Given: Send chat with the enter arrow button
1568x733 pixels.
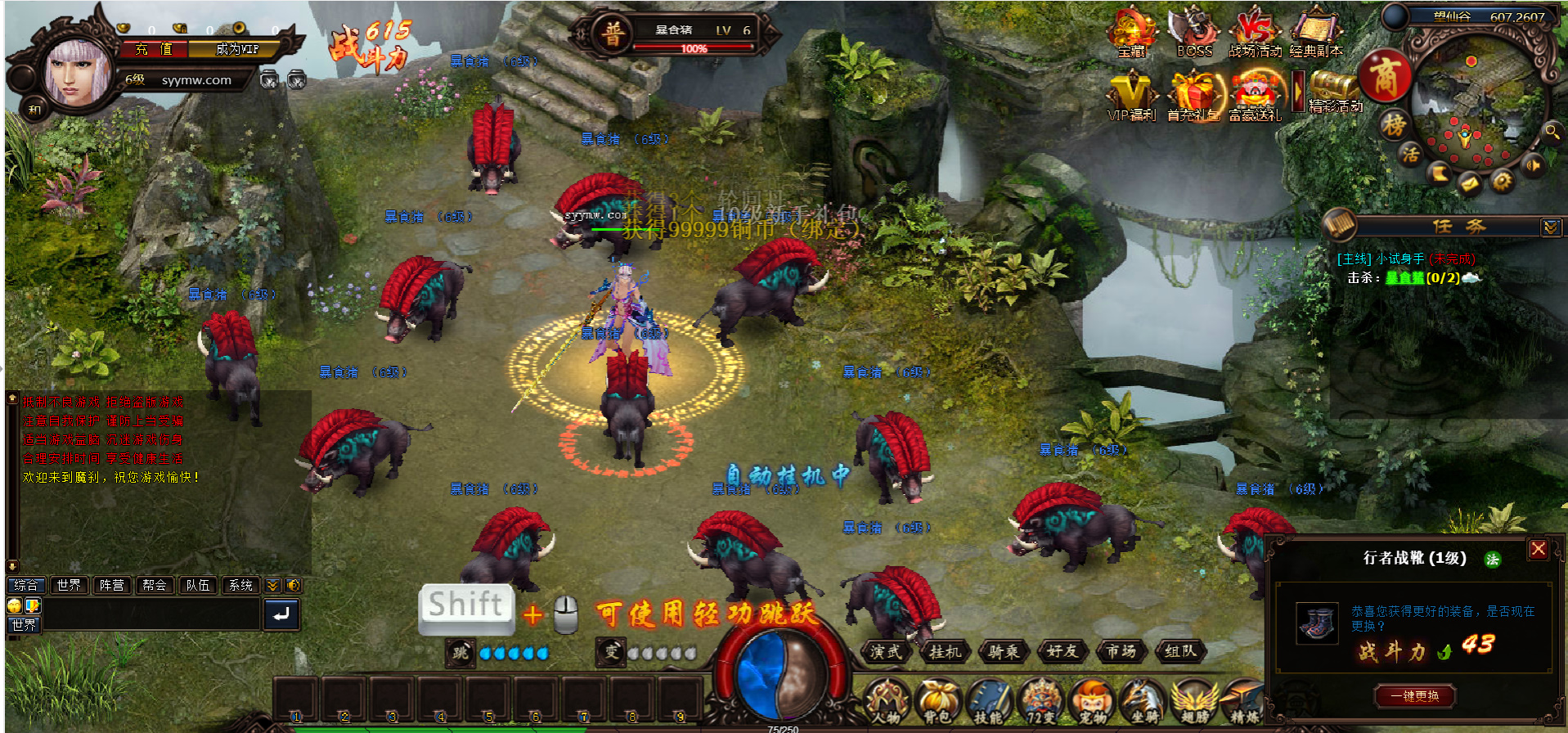Looking at the screenshot, I should click(281, 614).
